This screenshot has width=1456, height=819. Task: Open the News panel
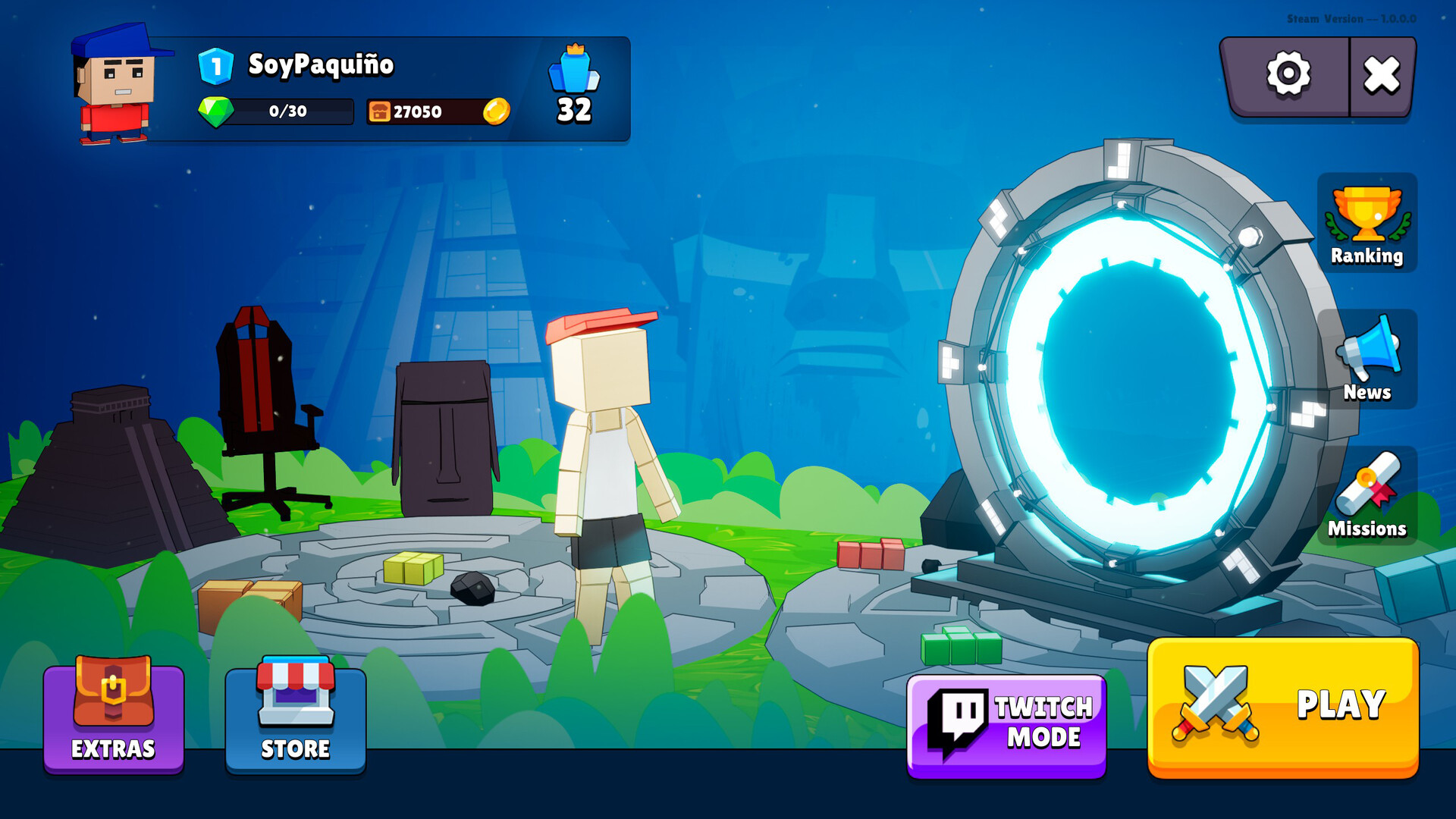1367,359
